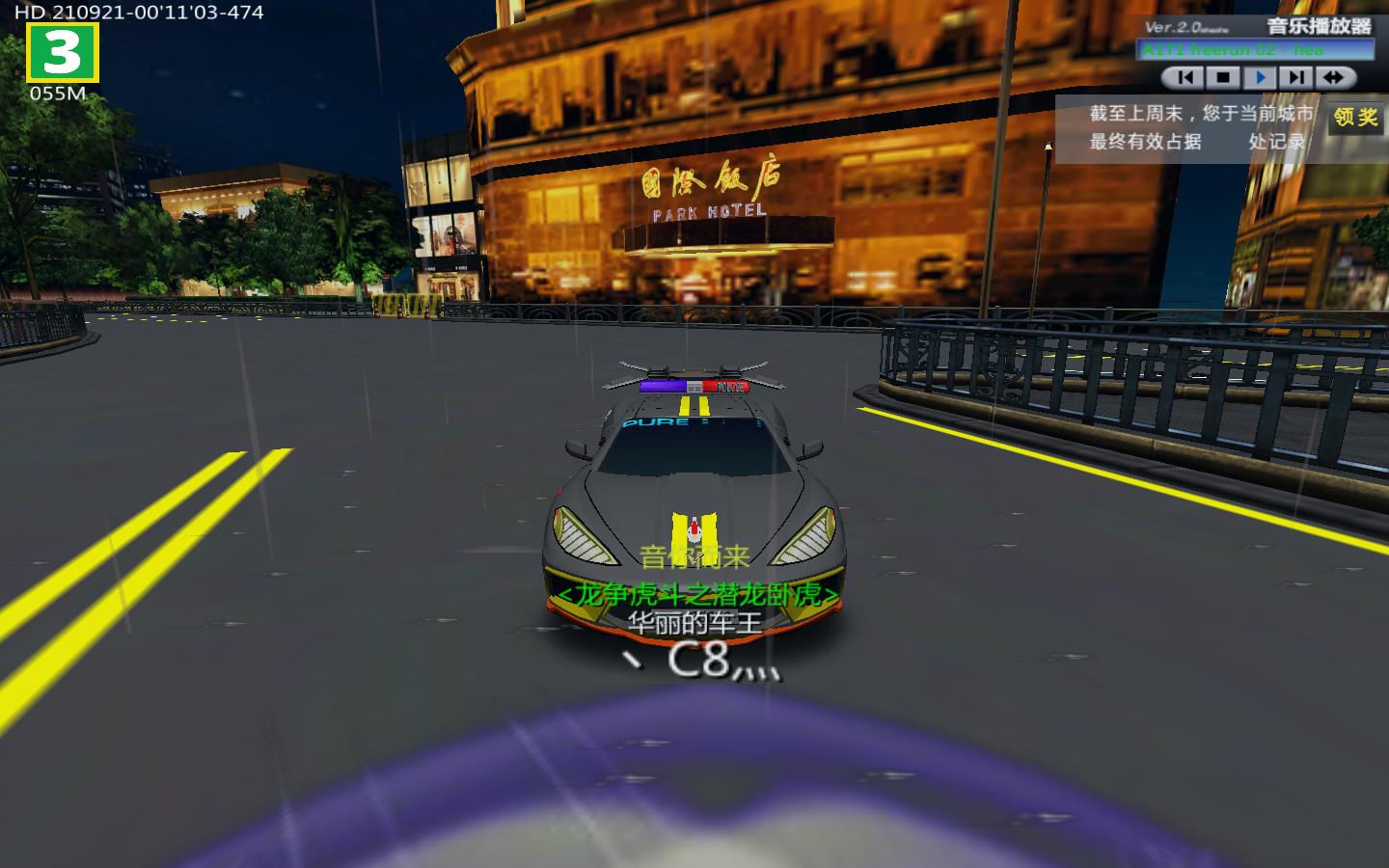Toggle the double-arrow music player button
This screenshot has height=868, width=1389.
[x=1334, y=77]
